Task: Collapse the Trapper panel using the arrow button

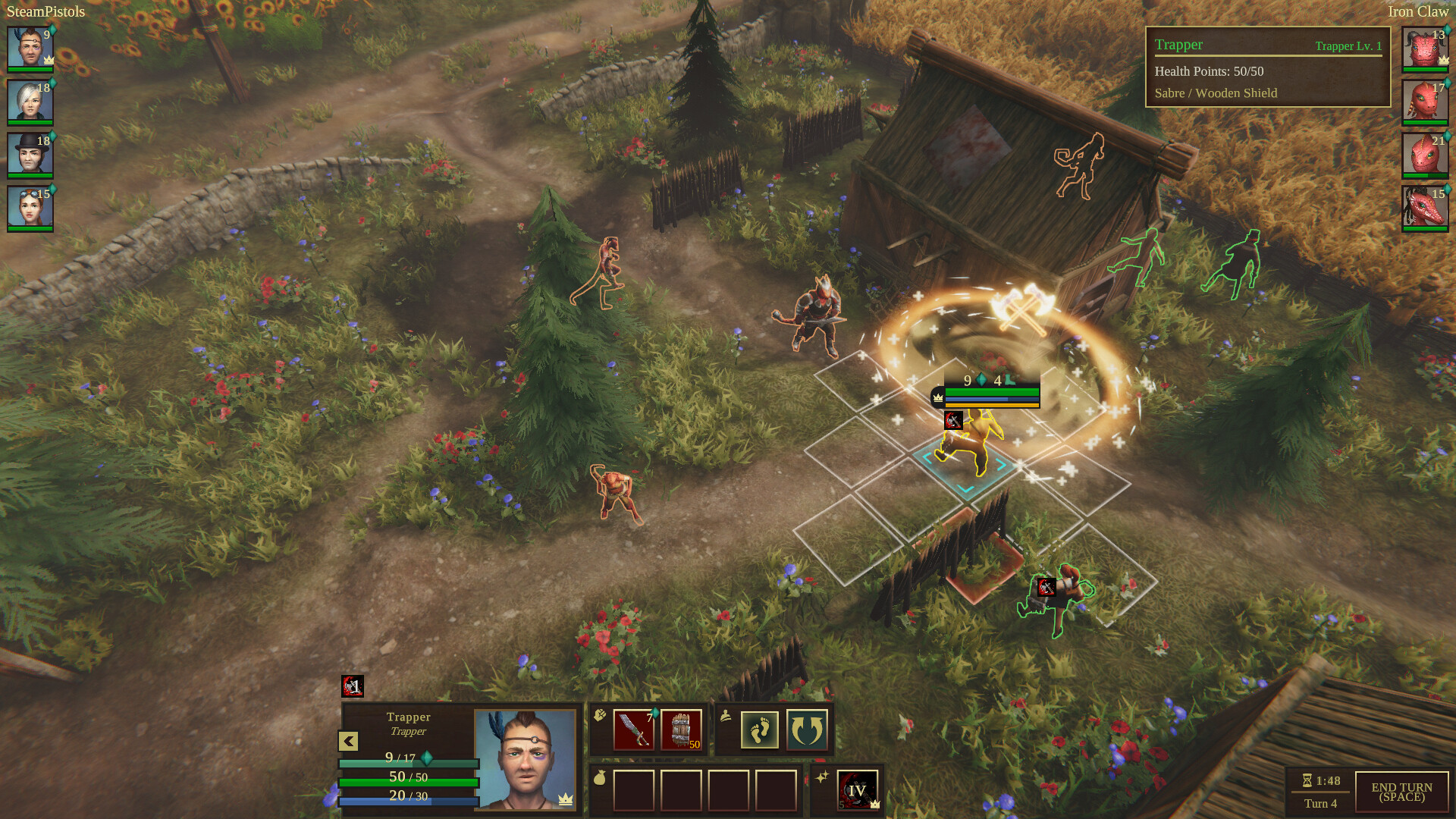Action: coord(348,741)
